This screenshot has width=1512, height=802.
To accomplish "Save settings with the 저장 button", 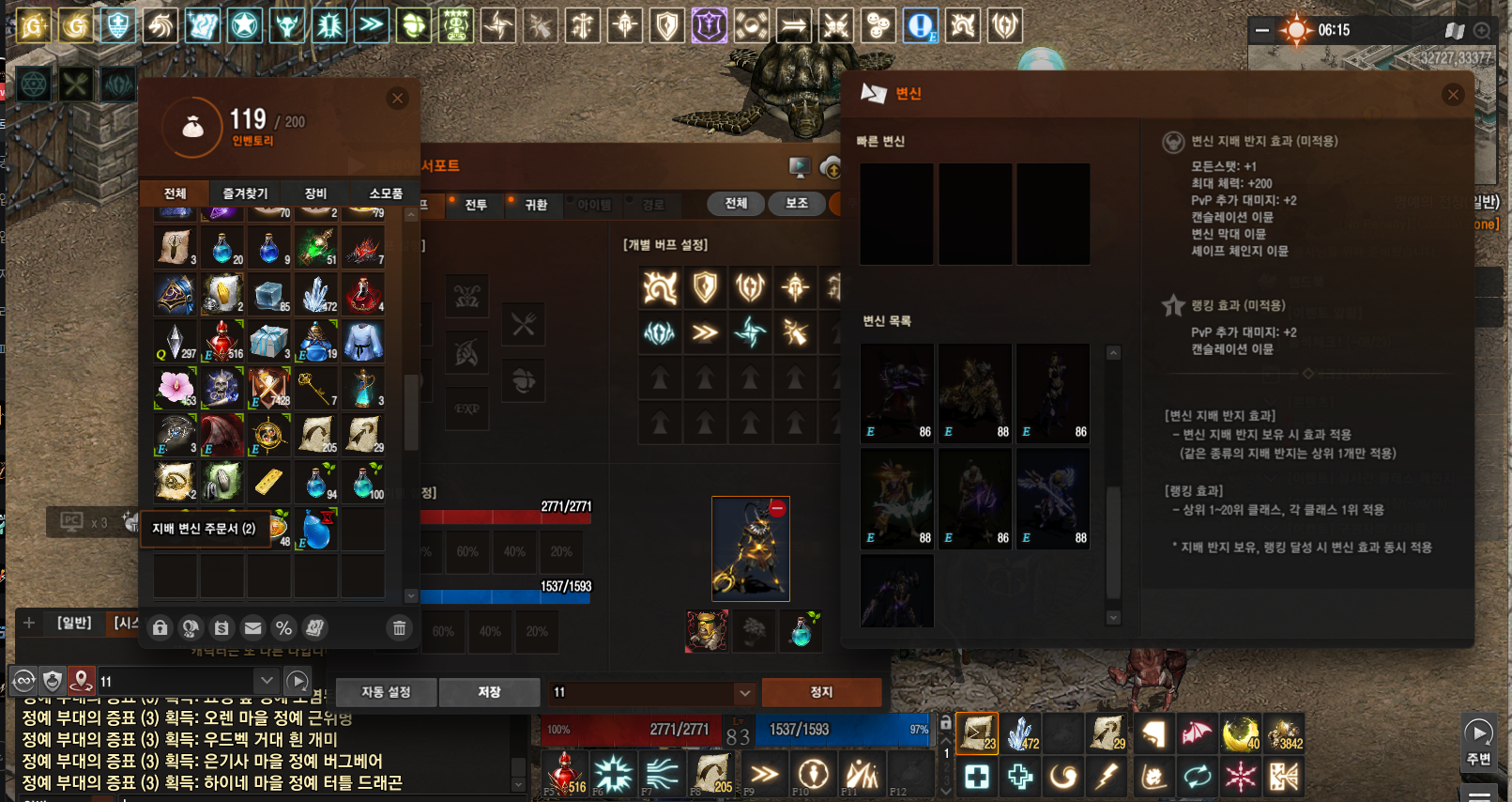I will (x=489, y=692).
